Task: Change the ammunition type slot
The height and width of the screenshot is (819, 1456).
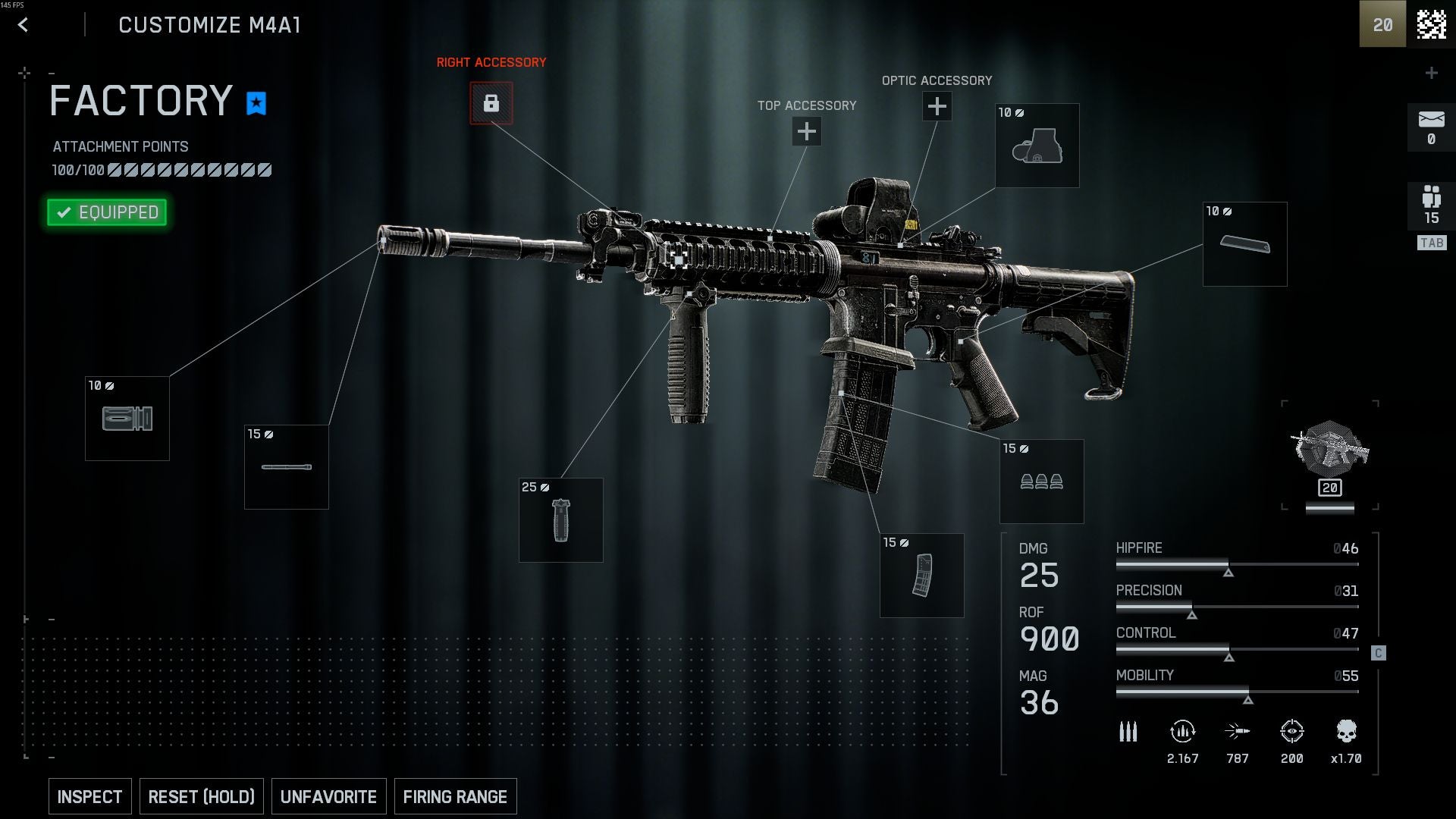Action: [1041, 482]
